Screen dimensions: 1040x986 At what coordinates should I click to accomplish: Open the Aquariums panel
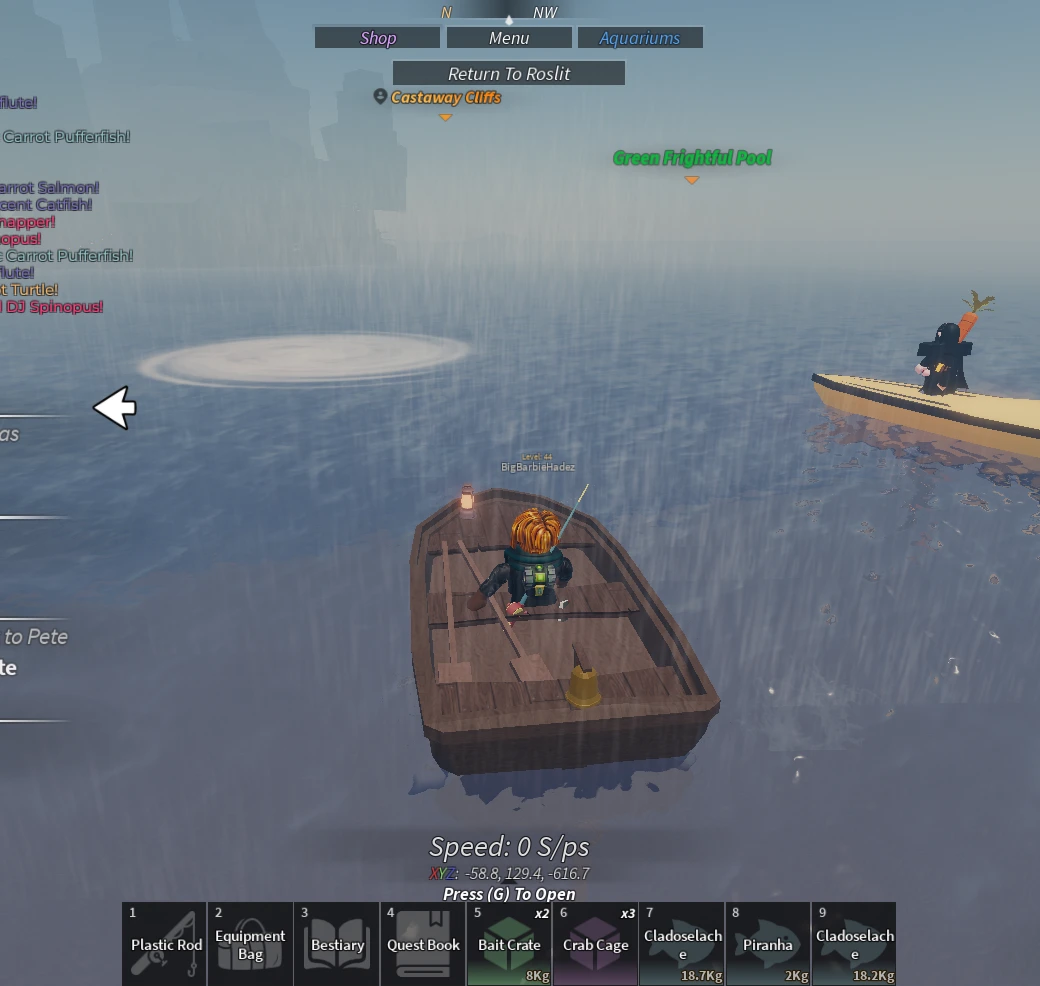click(640, 38)
